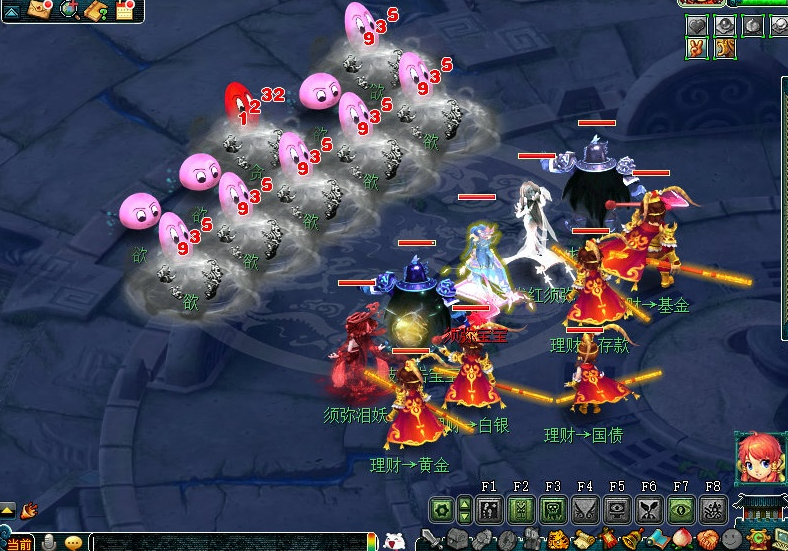788x551 pixels.
Task: Open the golden bell icon
Action: coord(633,541)
